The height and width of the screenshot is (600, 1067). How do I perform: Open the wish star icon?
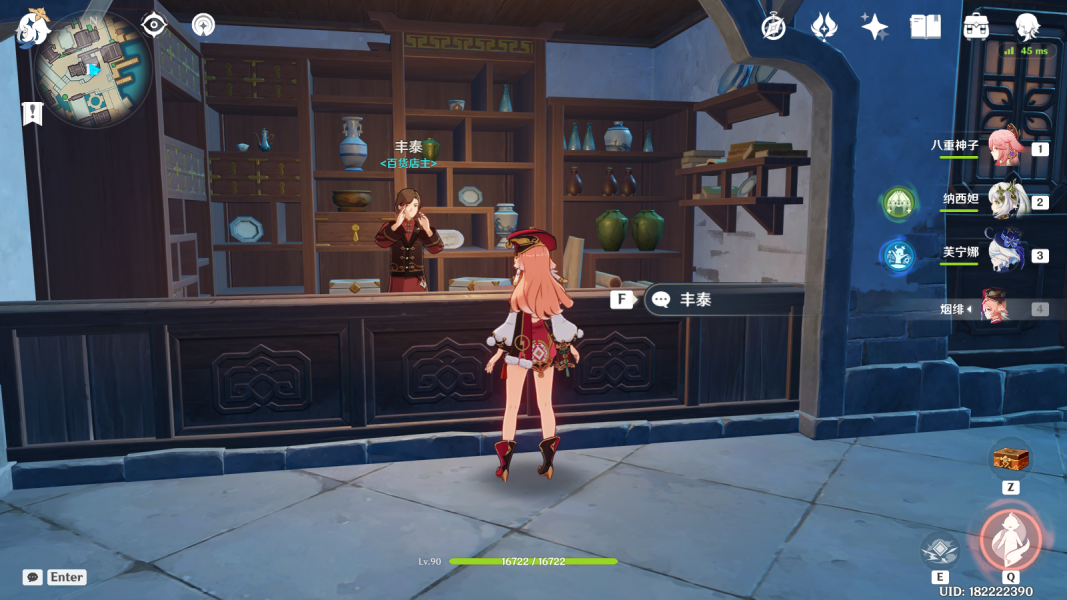[x=823, y=27]
